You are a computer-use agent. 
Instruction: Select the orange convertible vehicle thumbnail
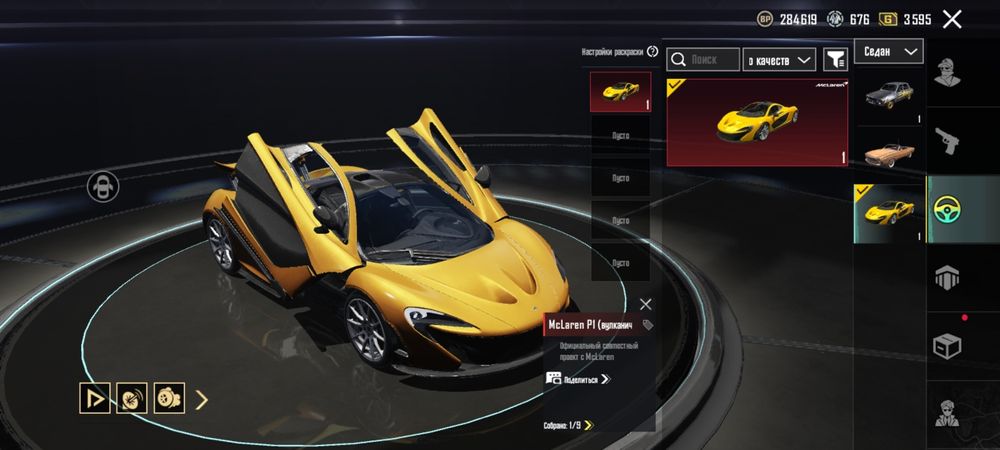(x=888, y=155)
